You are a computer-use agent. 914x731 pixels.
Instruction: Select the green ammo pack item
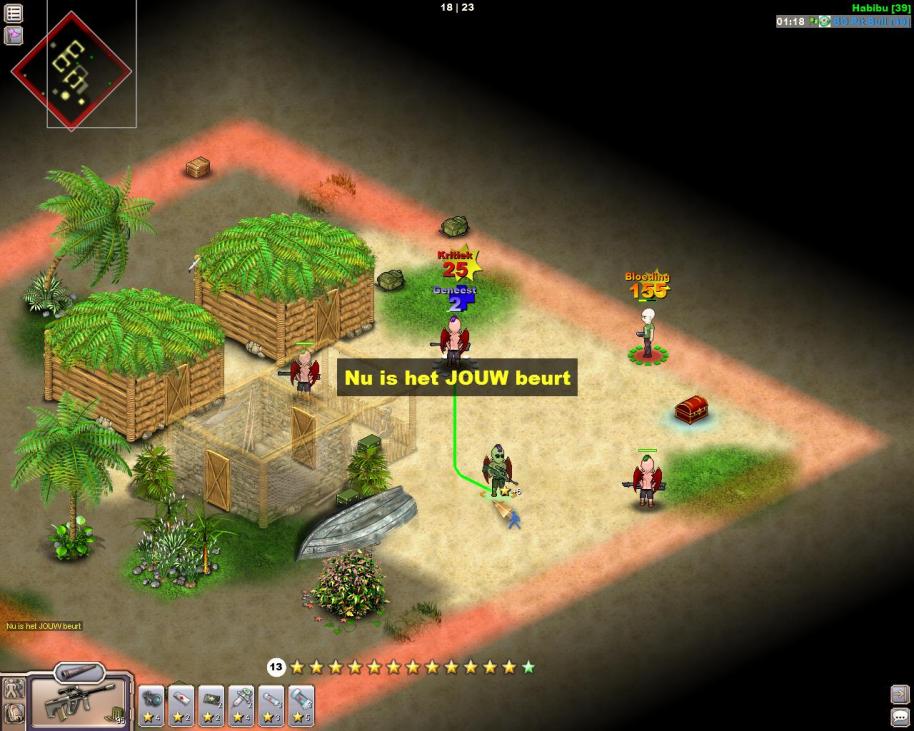tap(211, 701)
